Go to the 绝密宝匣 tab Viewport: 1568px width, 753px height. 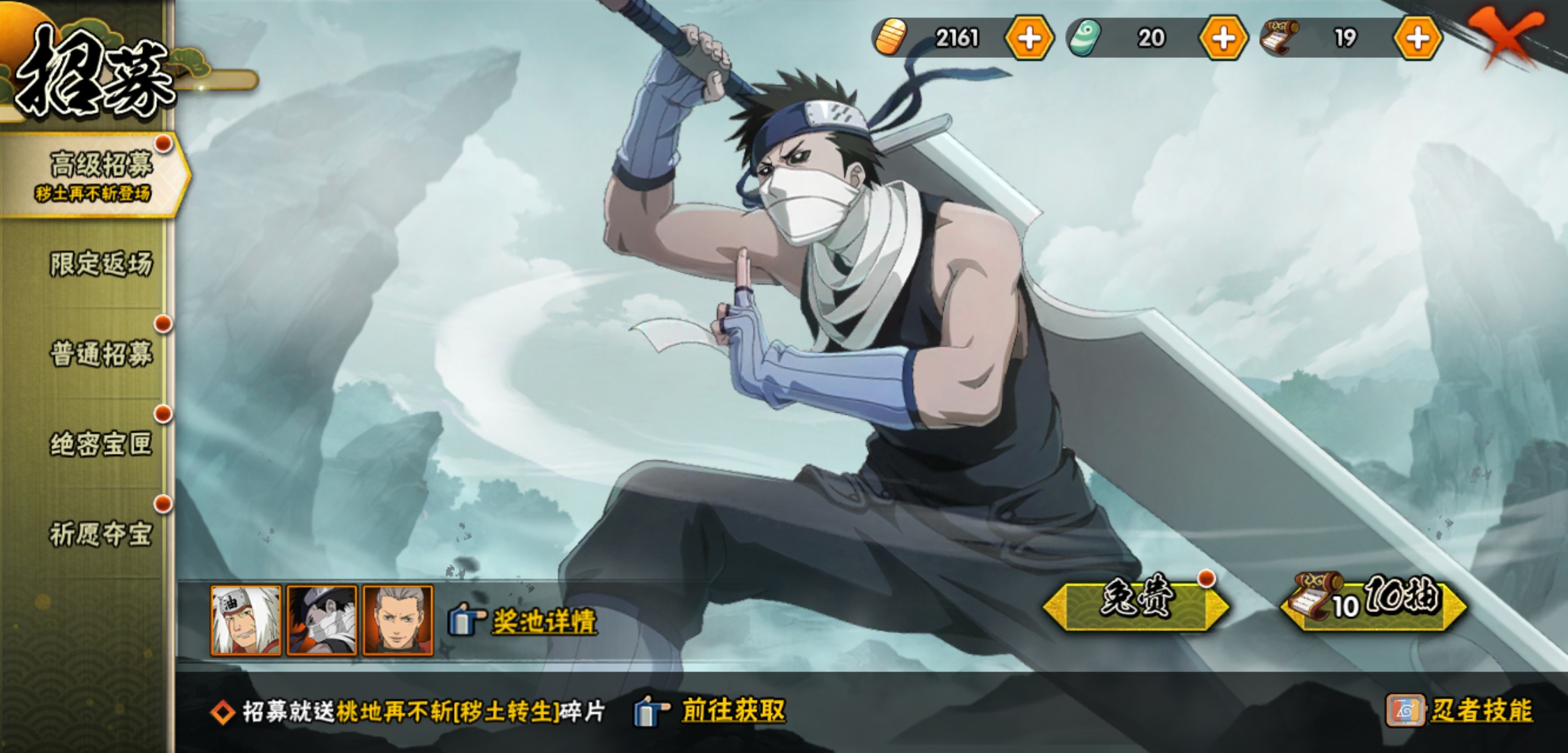[x=100, y=444]
